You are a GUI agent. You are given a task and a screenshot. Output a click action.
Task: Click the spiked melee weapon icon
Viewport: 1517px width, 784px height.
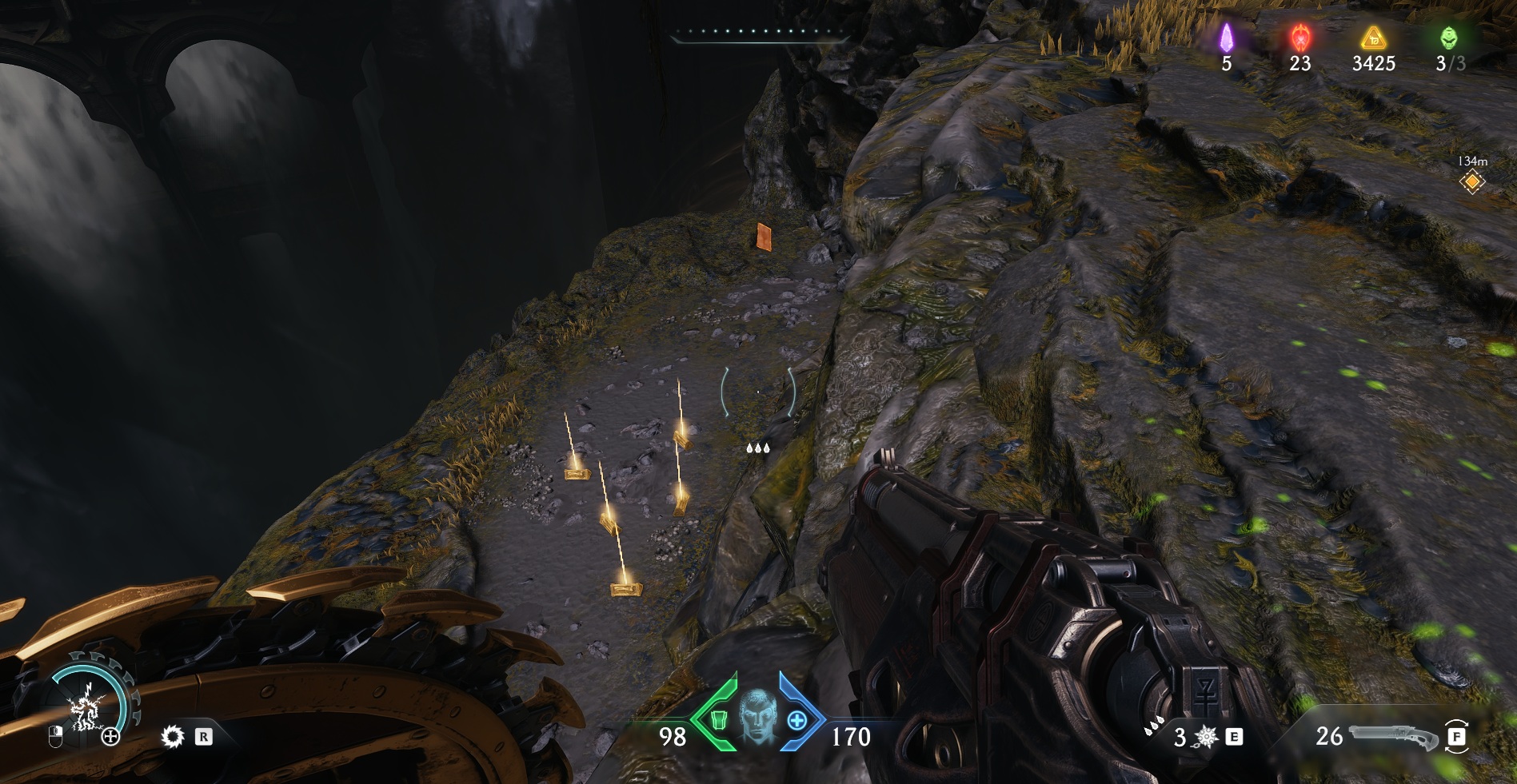click(x=1205, y=737)
